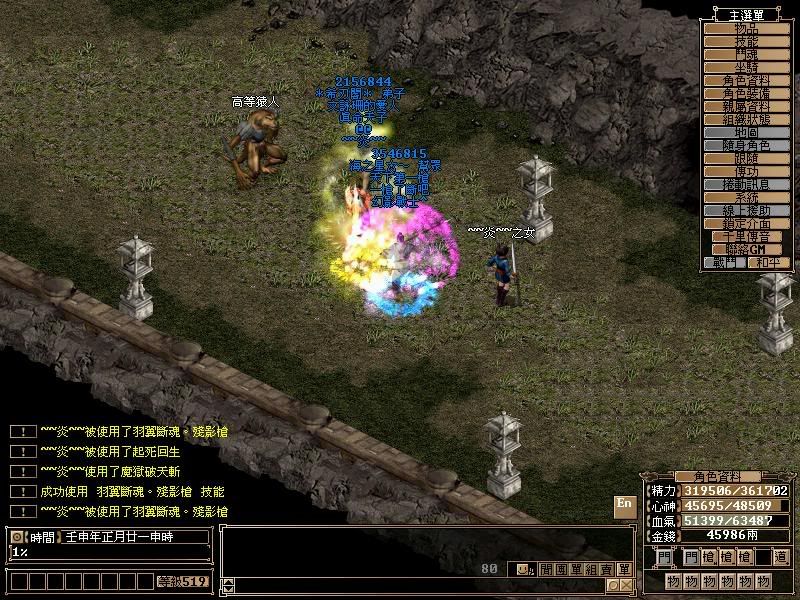Open 角色裝備 character equipment
800x600 pixels.
pos(747,93)
